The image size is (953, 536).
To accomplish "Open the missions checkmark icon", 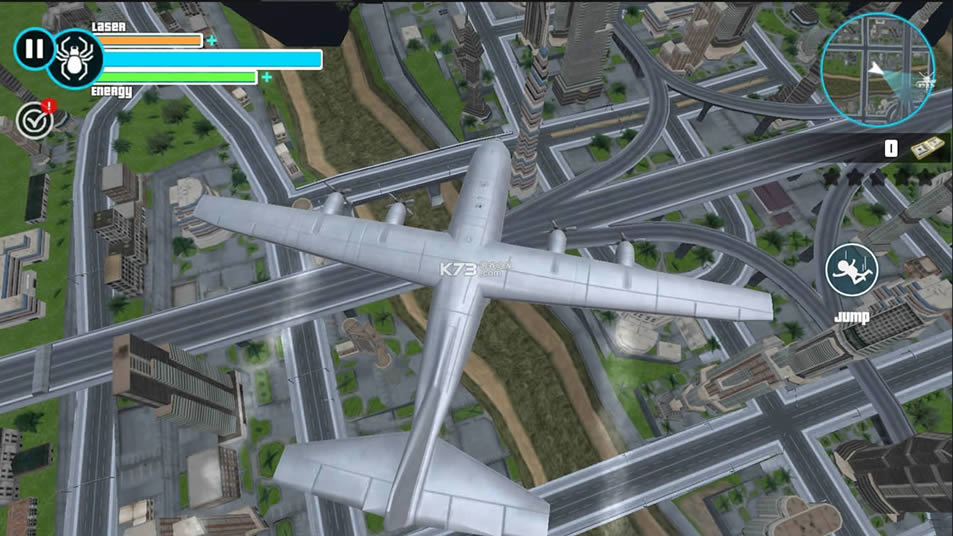I will [36, 121].
